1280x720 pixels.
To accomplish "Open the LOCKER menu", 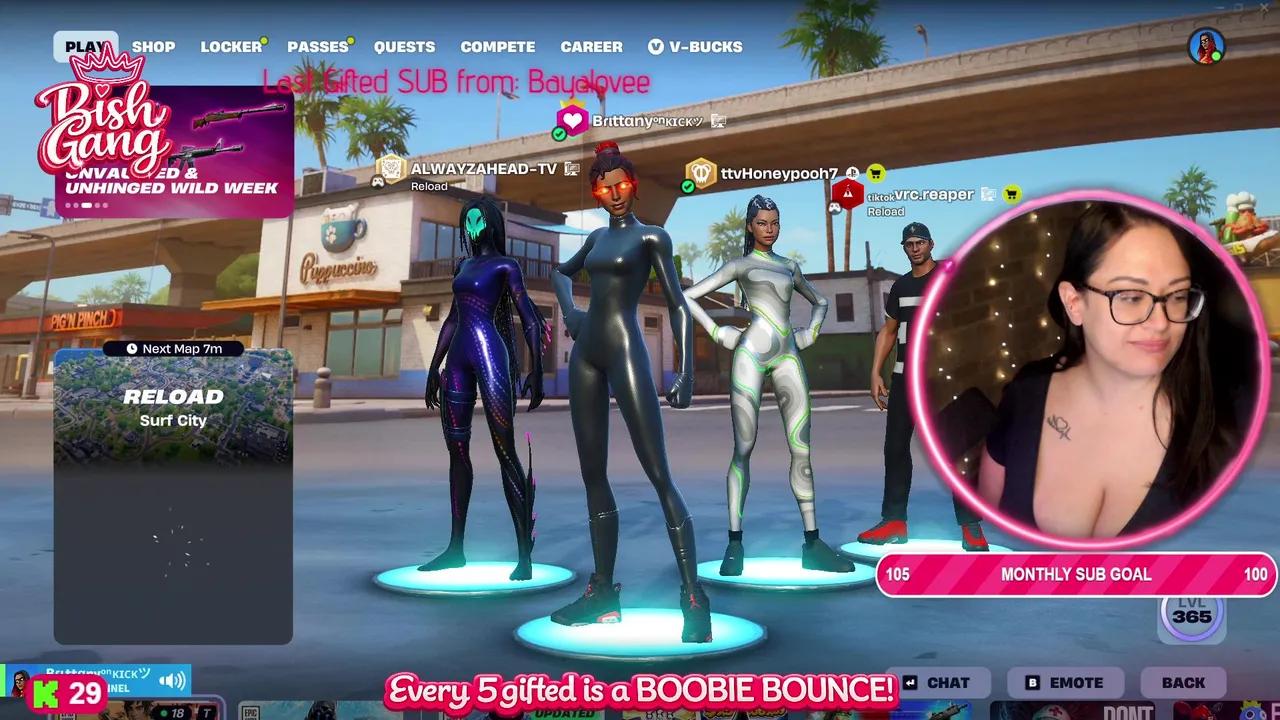I will (x=231, y=46).
